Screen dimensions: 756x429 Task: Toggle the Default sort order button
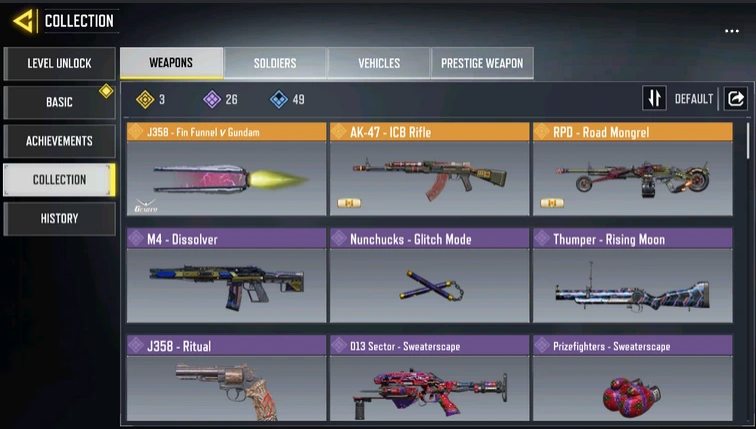655,98
